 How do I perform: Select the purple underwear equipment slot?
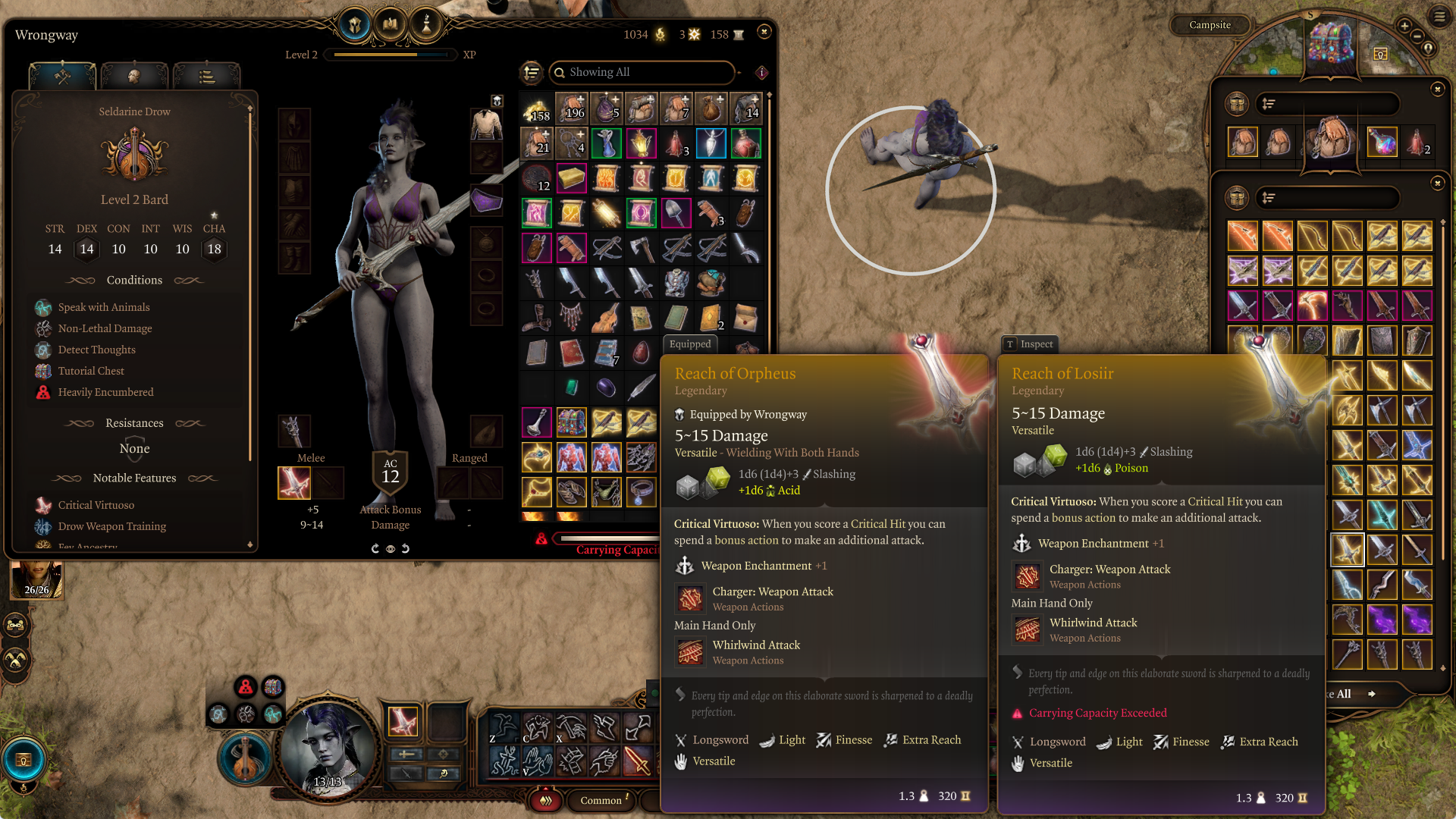[486, 201]
